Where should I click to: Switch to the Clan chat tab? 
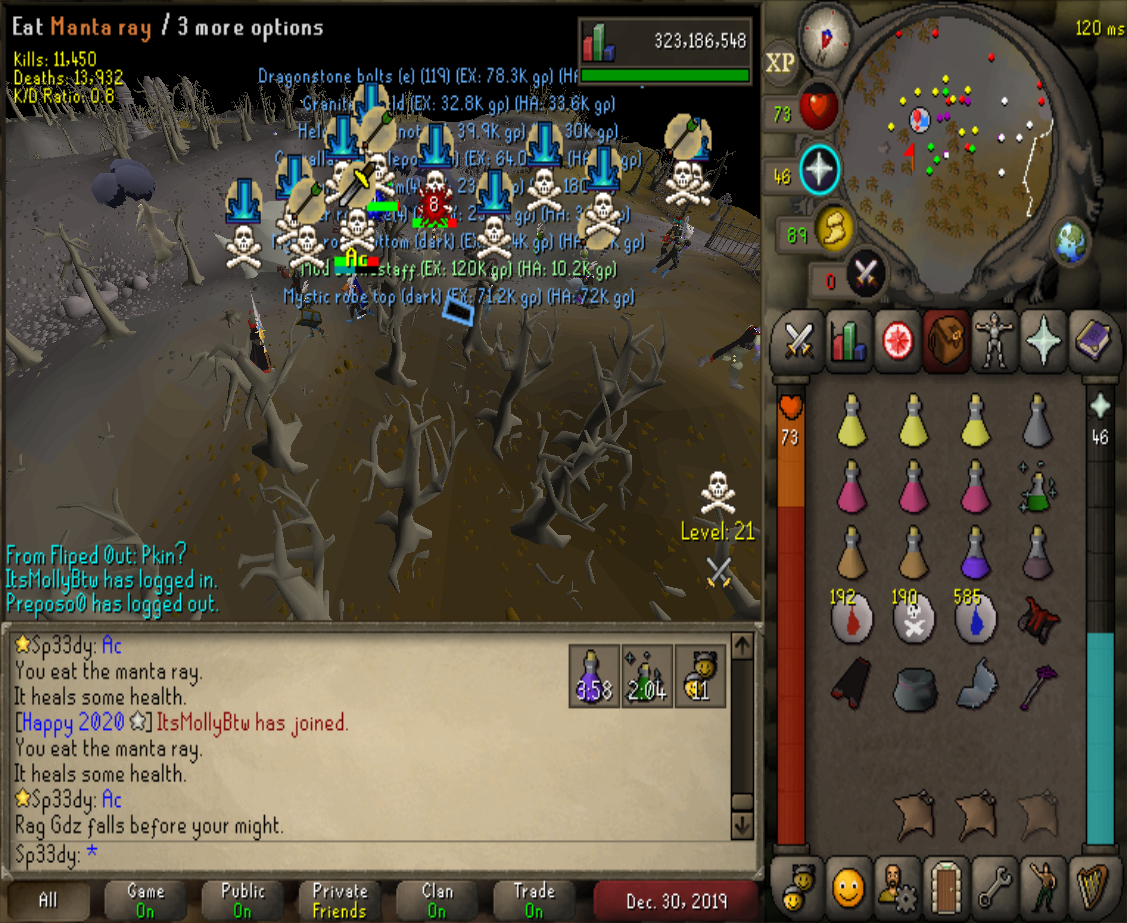pyautogui.click(x=437, y=900)
